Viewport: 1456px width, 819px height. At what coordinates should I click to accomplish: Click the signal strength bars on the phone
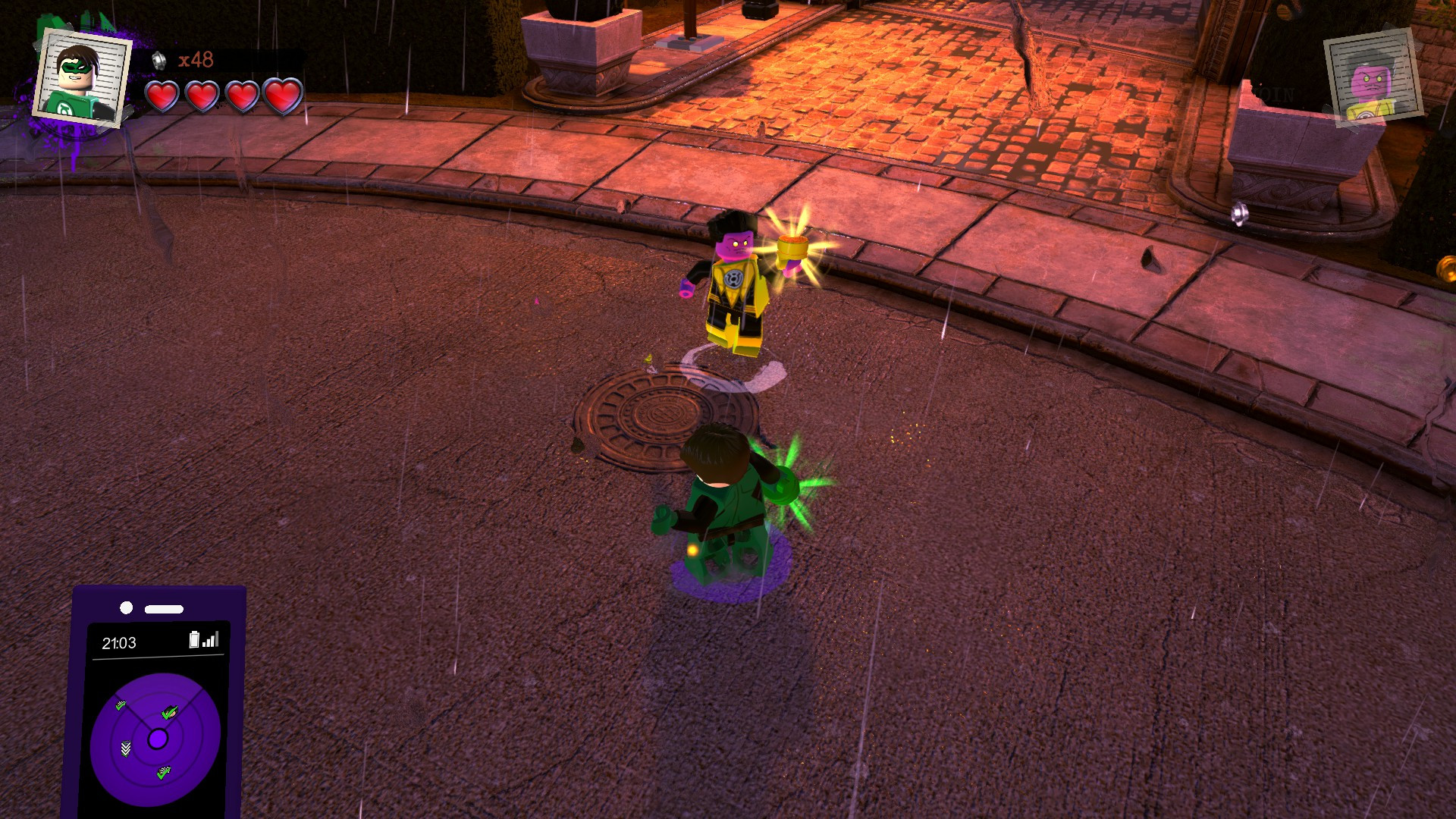[210, 641]
